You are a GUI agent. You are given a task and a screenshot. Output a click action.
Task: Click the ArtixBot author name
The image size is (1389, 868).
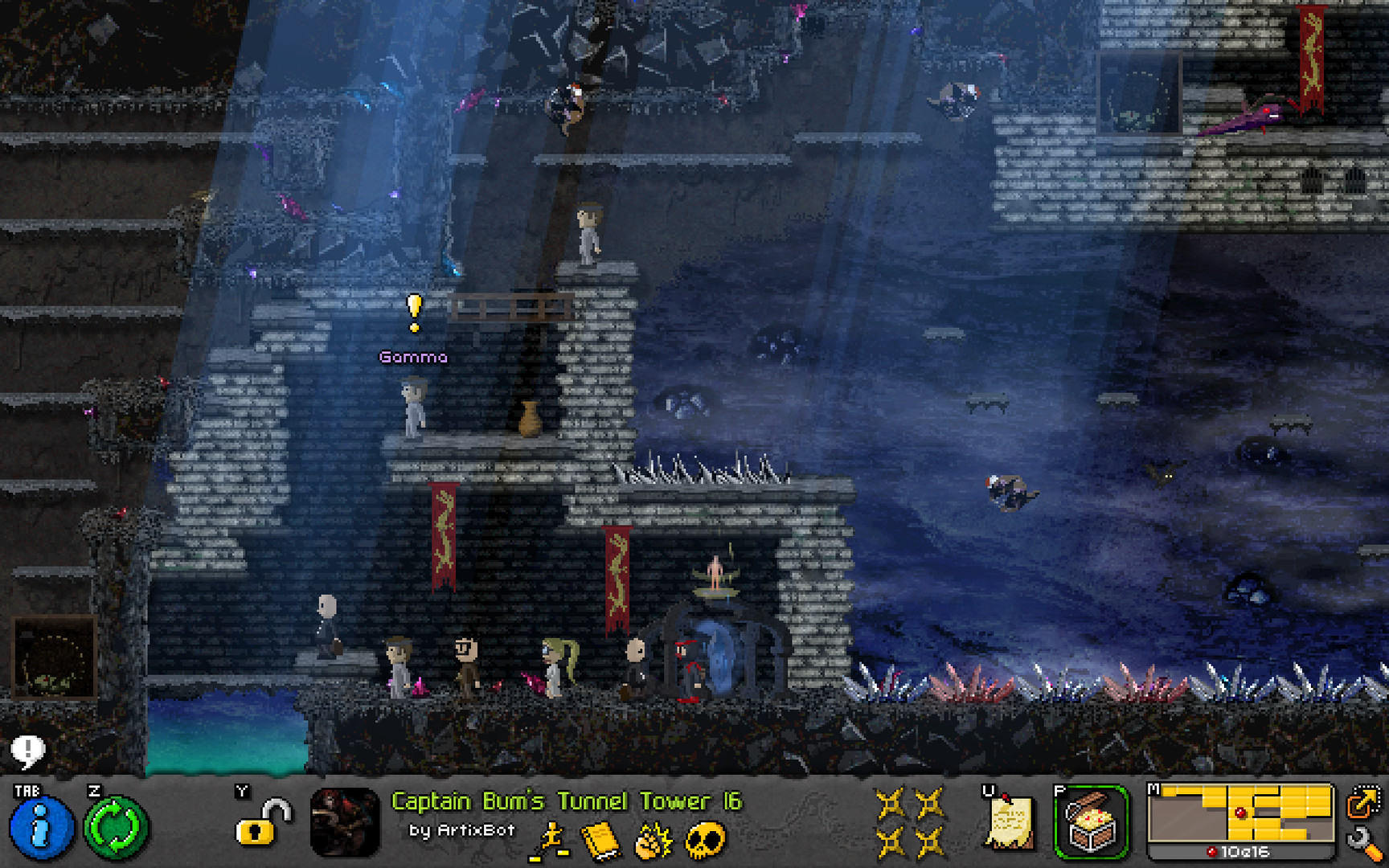coord(475,830)
